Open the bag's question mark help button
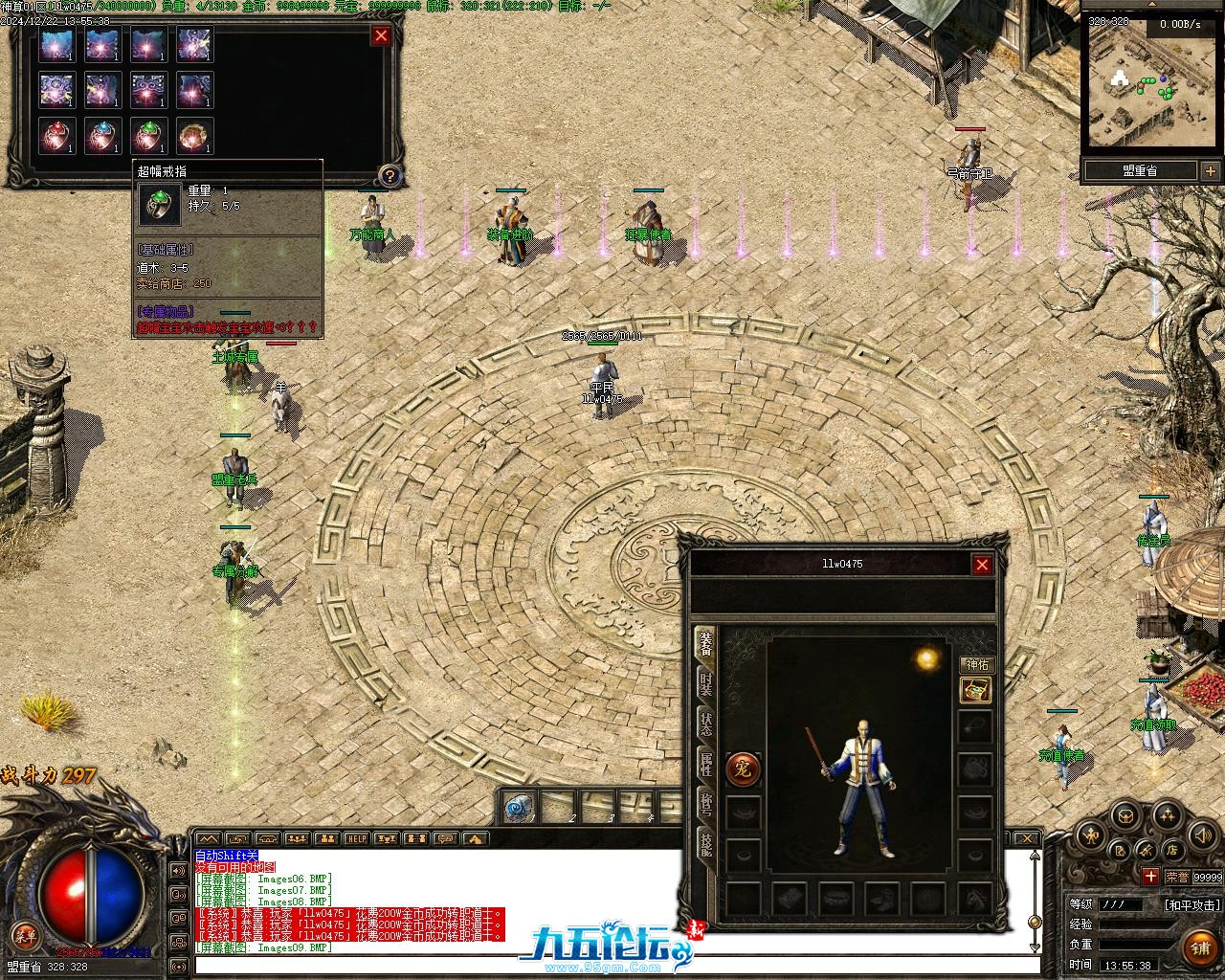1225x980 pixels. point(389,175)
